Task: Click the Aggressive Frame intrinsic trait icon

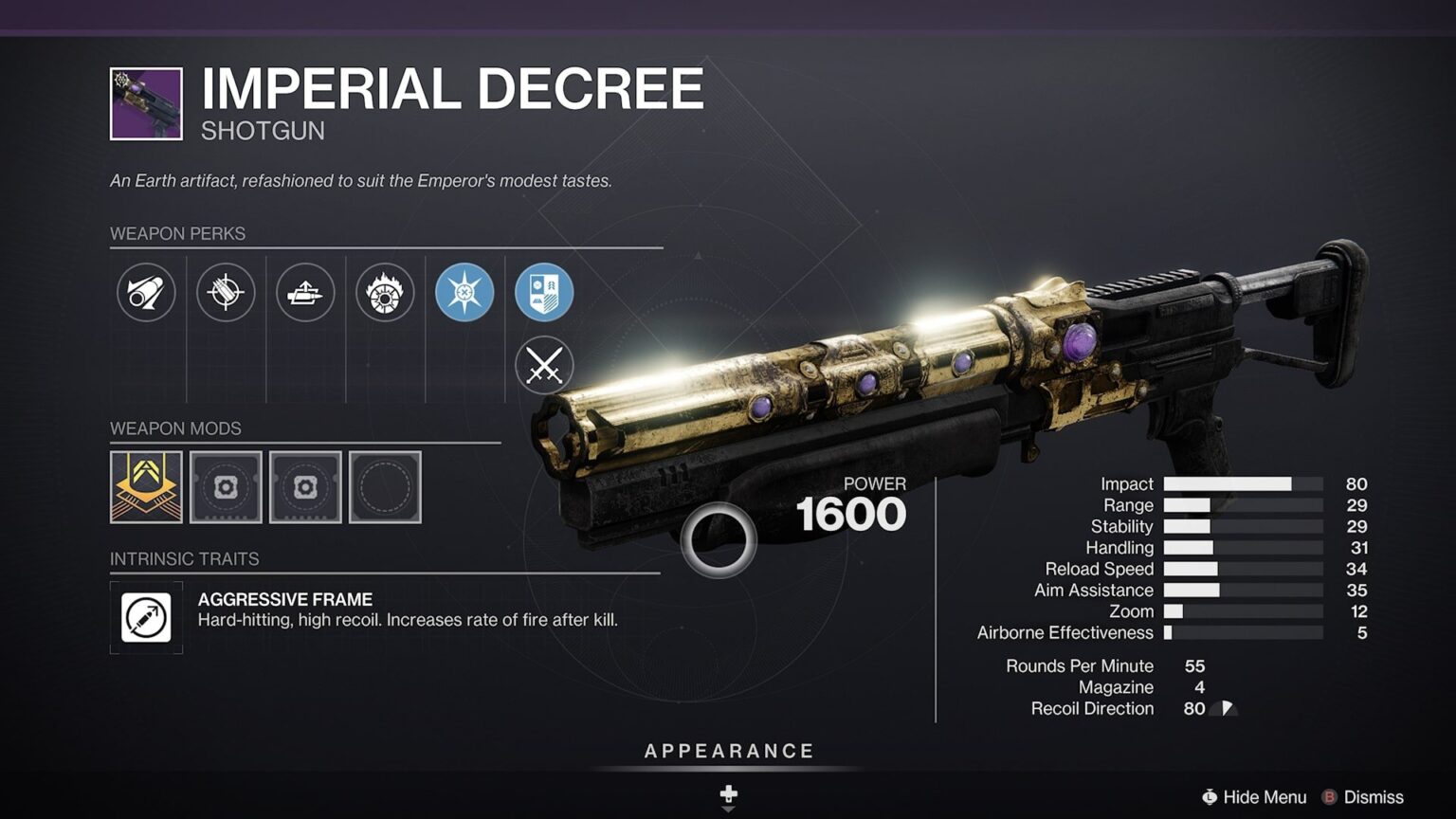Action: (146, 615)
